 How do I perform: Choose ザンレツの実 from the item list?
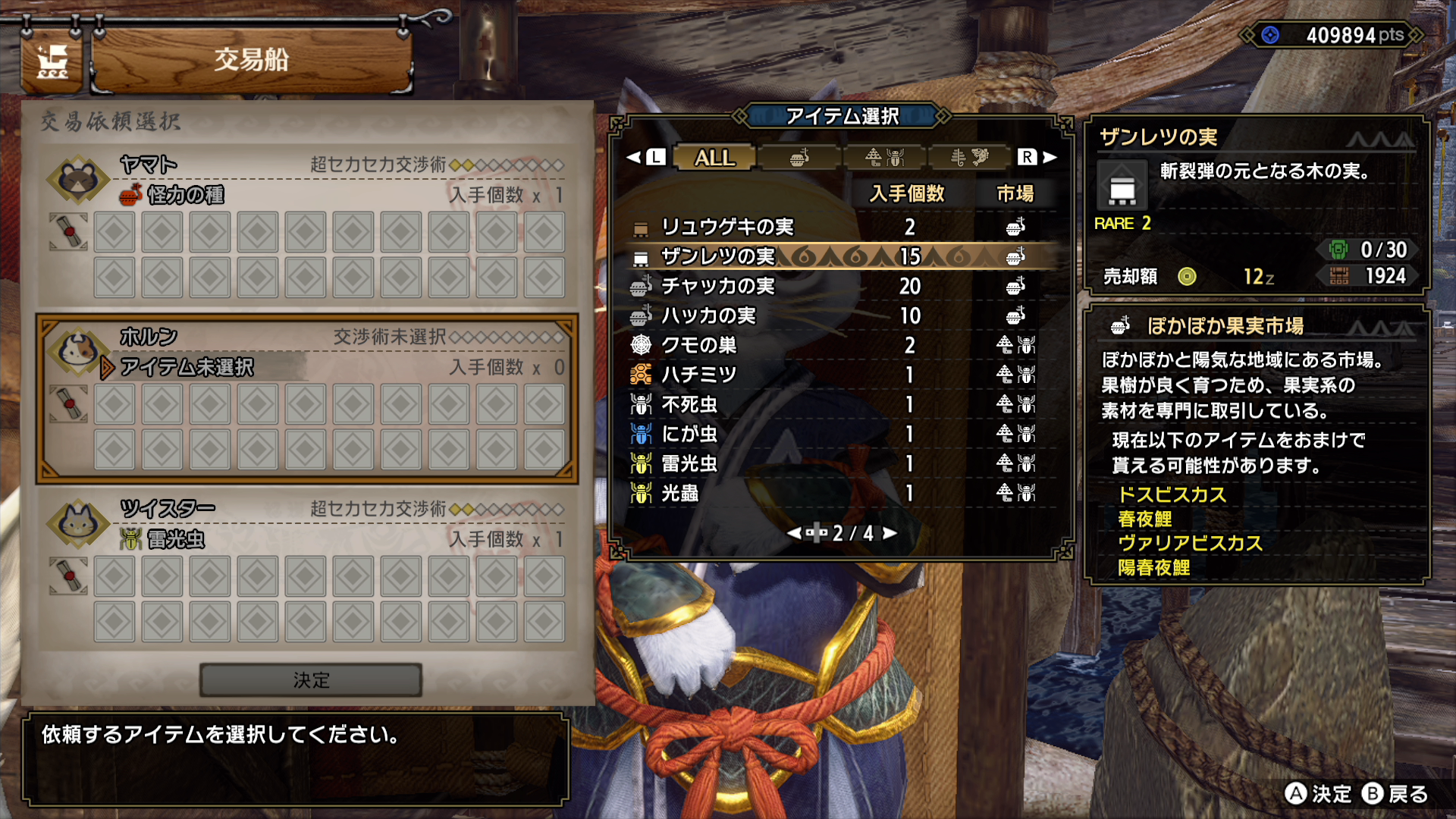tap(834, 256)
